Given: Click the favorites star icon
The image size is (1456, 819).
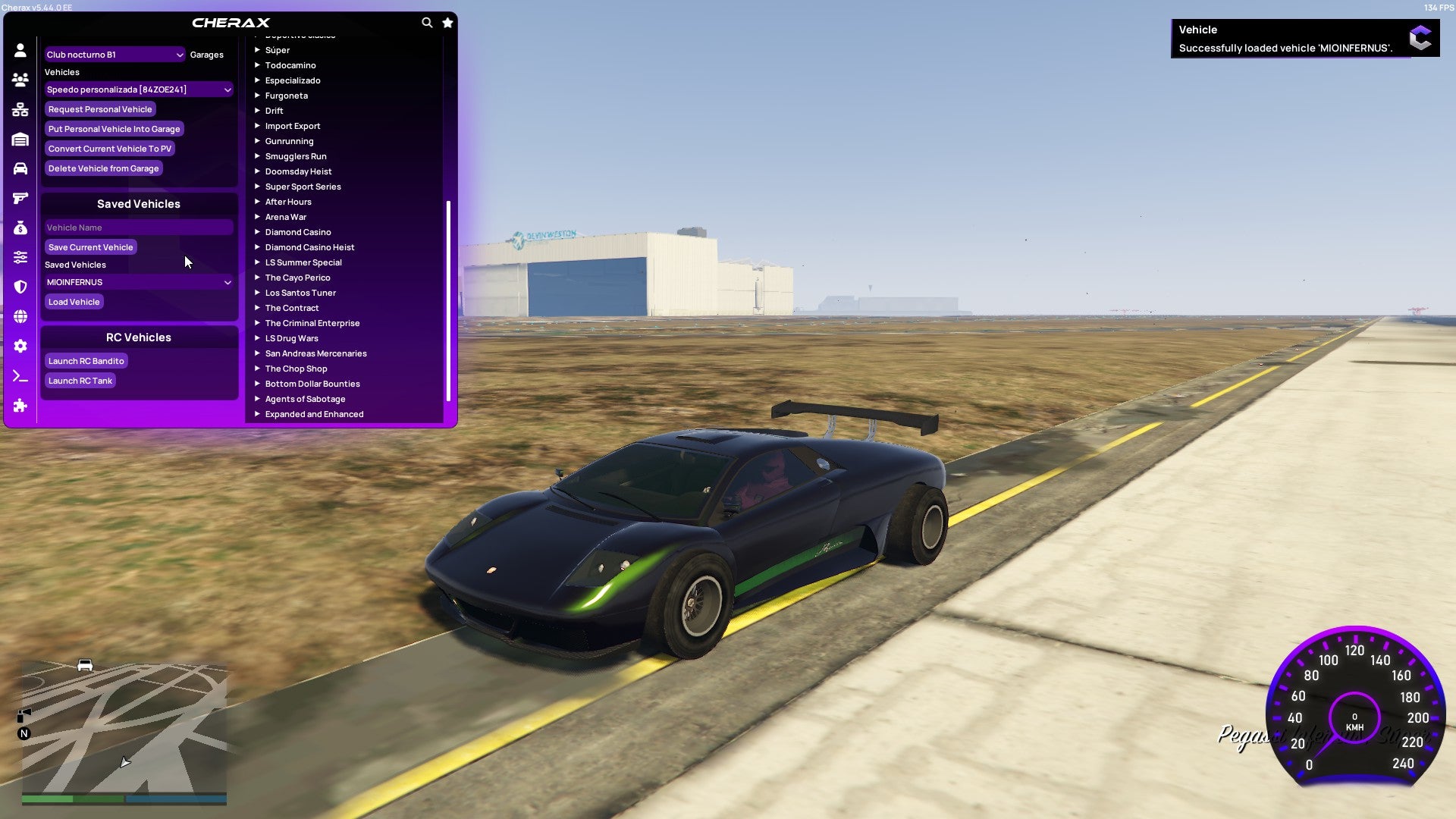Looking at the screenshot, I should point(447,23).
